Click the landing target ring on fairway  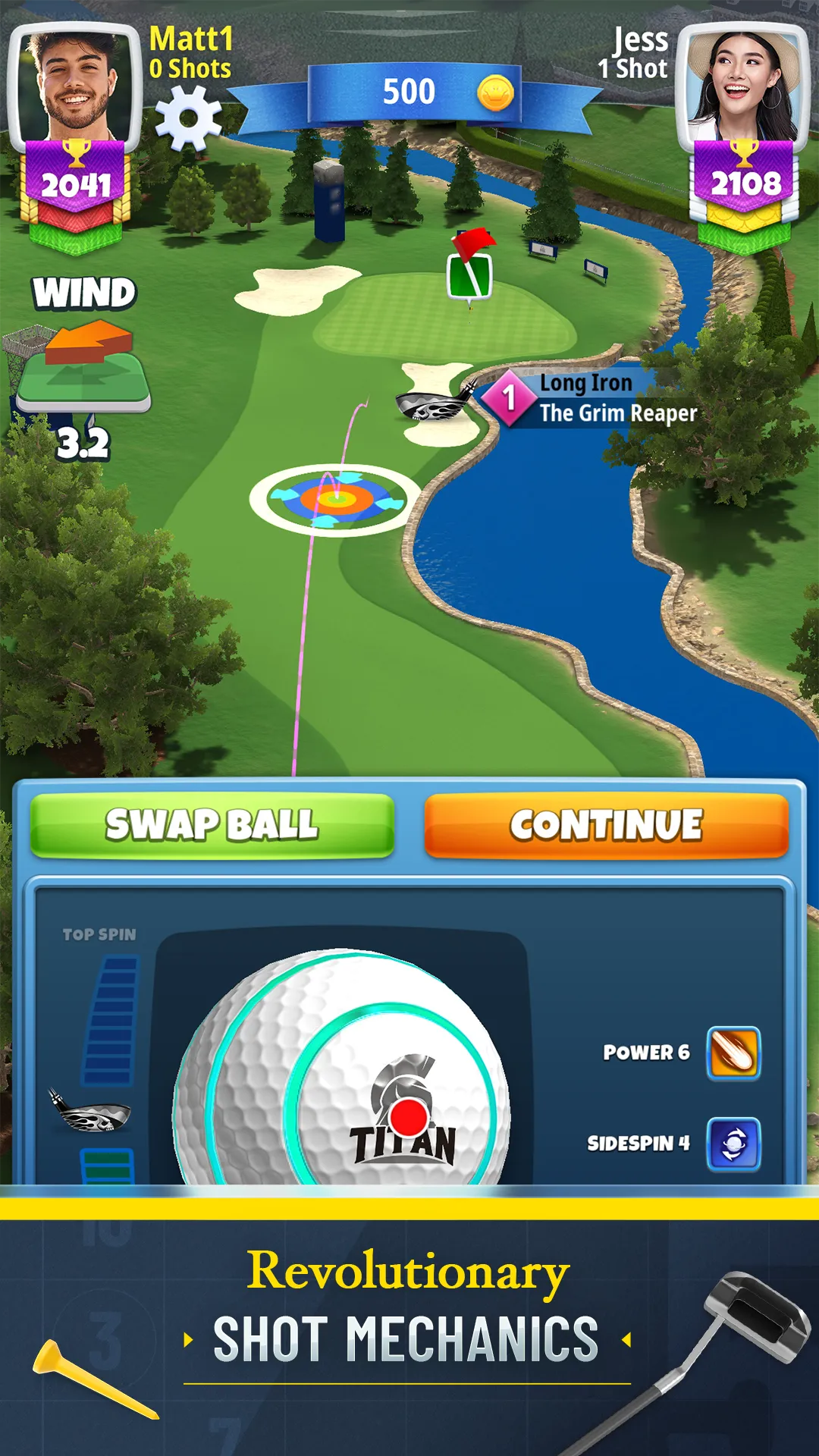point(335,499)
